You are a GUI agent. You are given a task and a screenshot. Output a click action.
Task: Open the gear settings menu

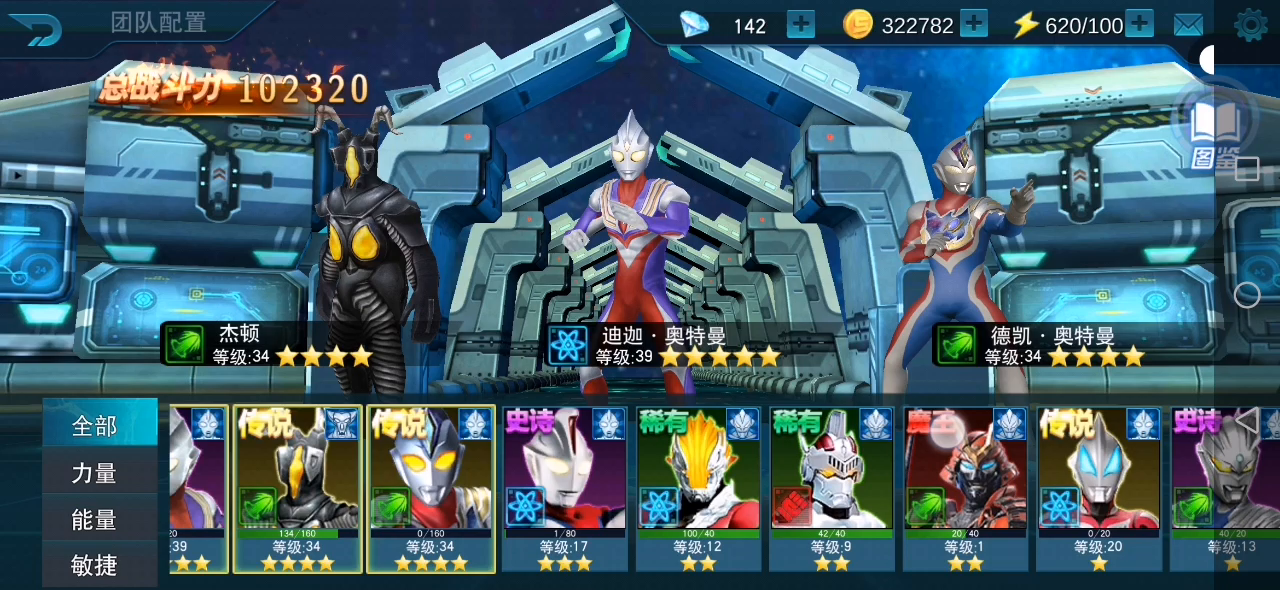[x=1250, y=25]
